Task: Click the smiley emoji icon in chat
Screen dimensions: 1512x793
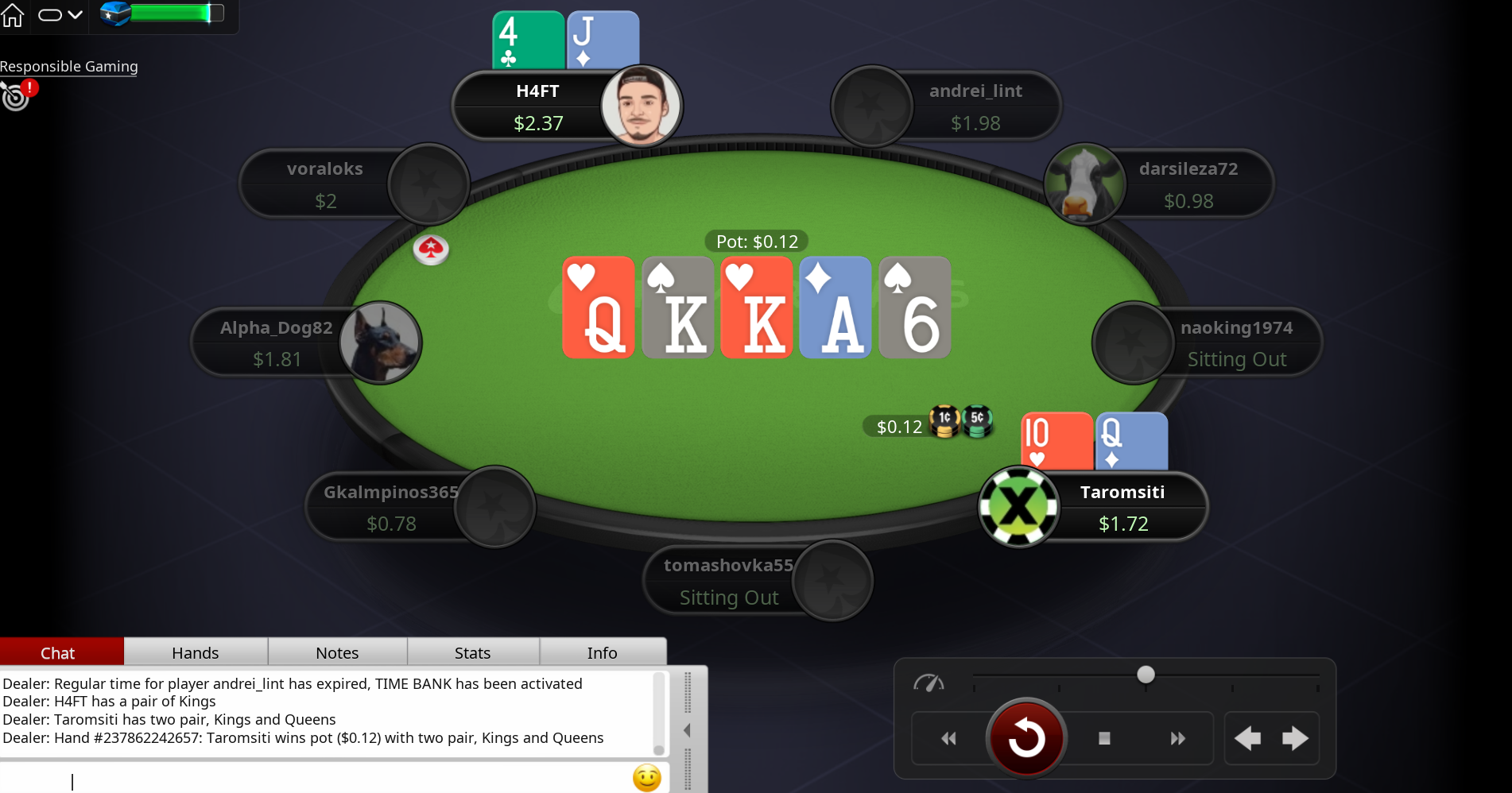Action: coord(646,778)
